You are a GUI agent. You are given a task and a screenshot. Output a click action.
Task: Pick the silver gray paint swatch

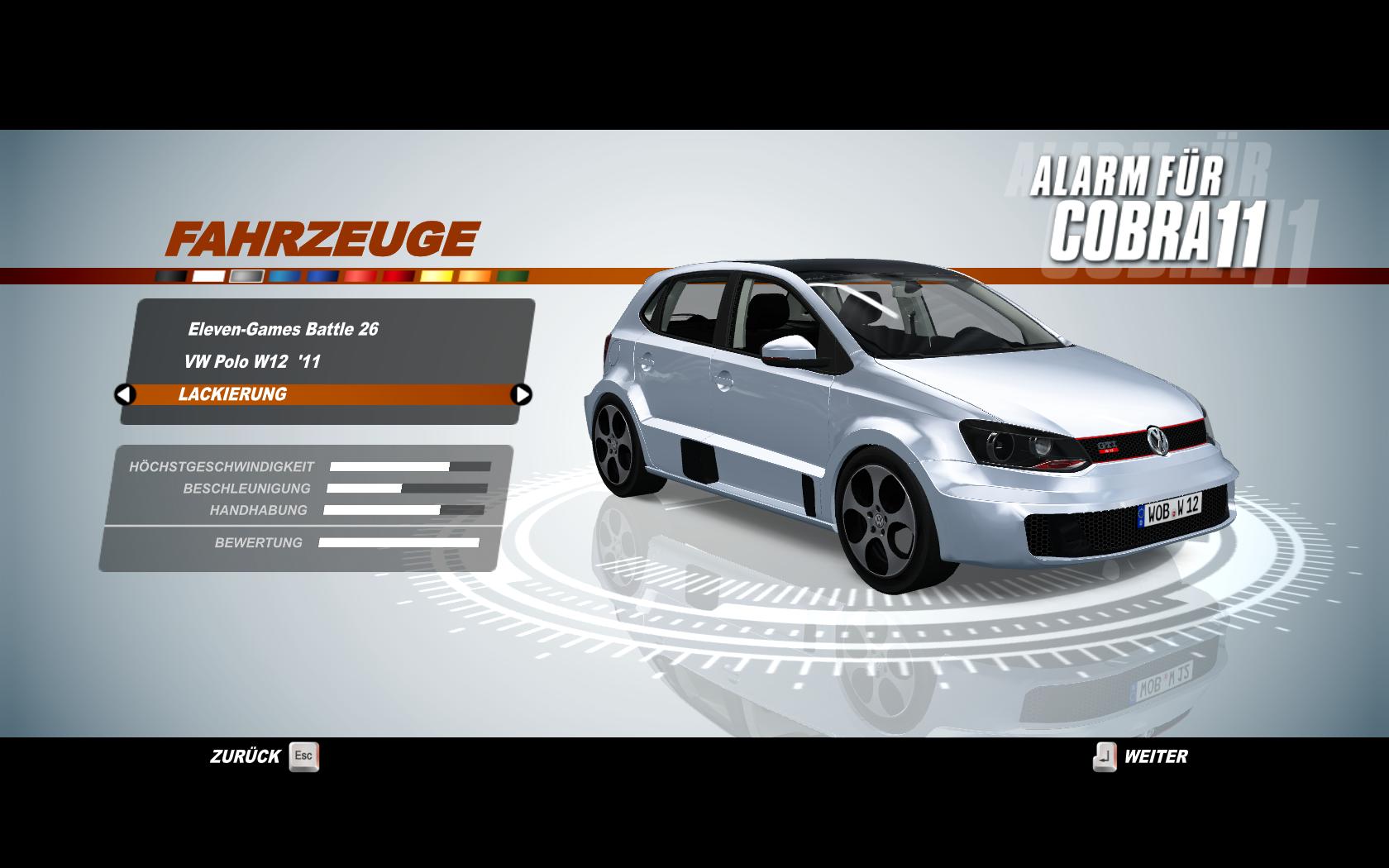(x=247, y=276)
